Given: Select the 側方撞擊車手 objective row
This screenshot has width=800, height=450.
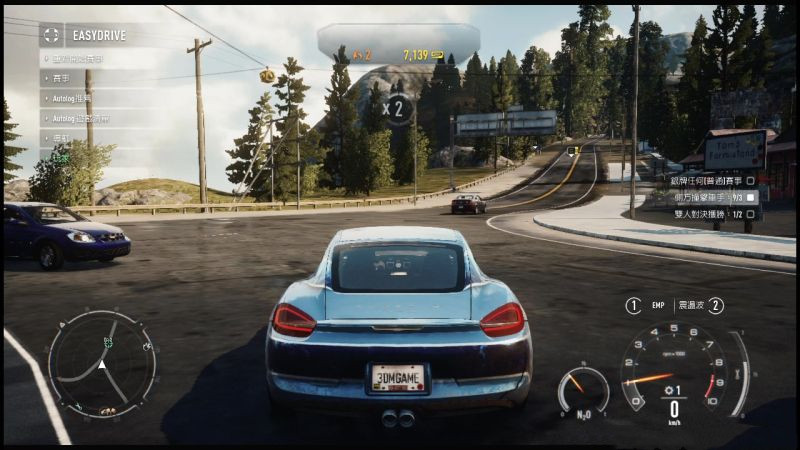Looking at the screenshot, I should pos(710,198).
